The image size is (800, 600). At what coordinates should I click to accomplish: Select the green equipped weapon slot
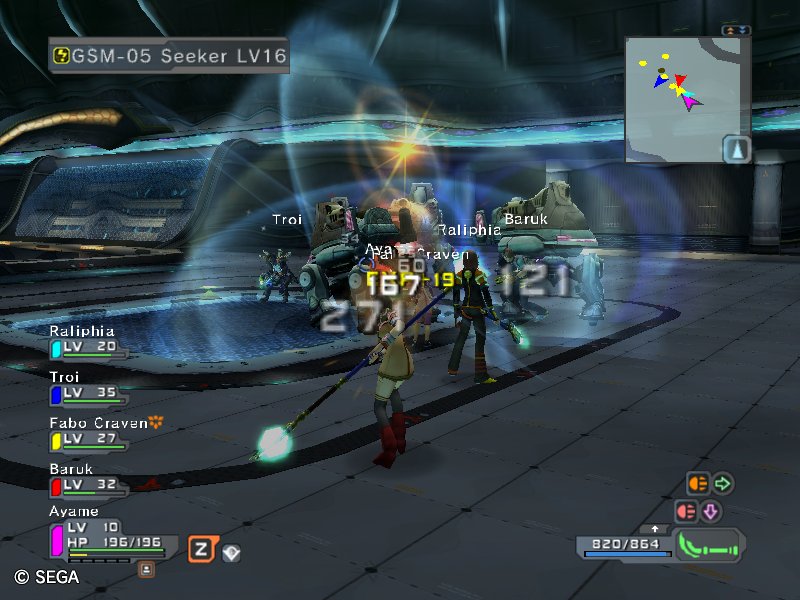click(708, 546)
